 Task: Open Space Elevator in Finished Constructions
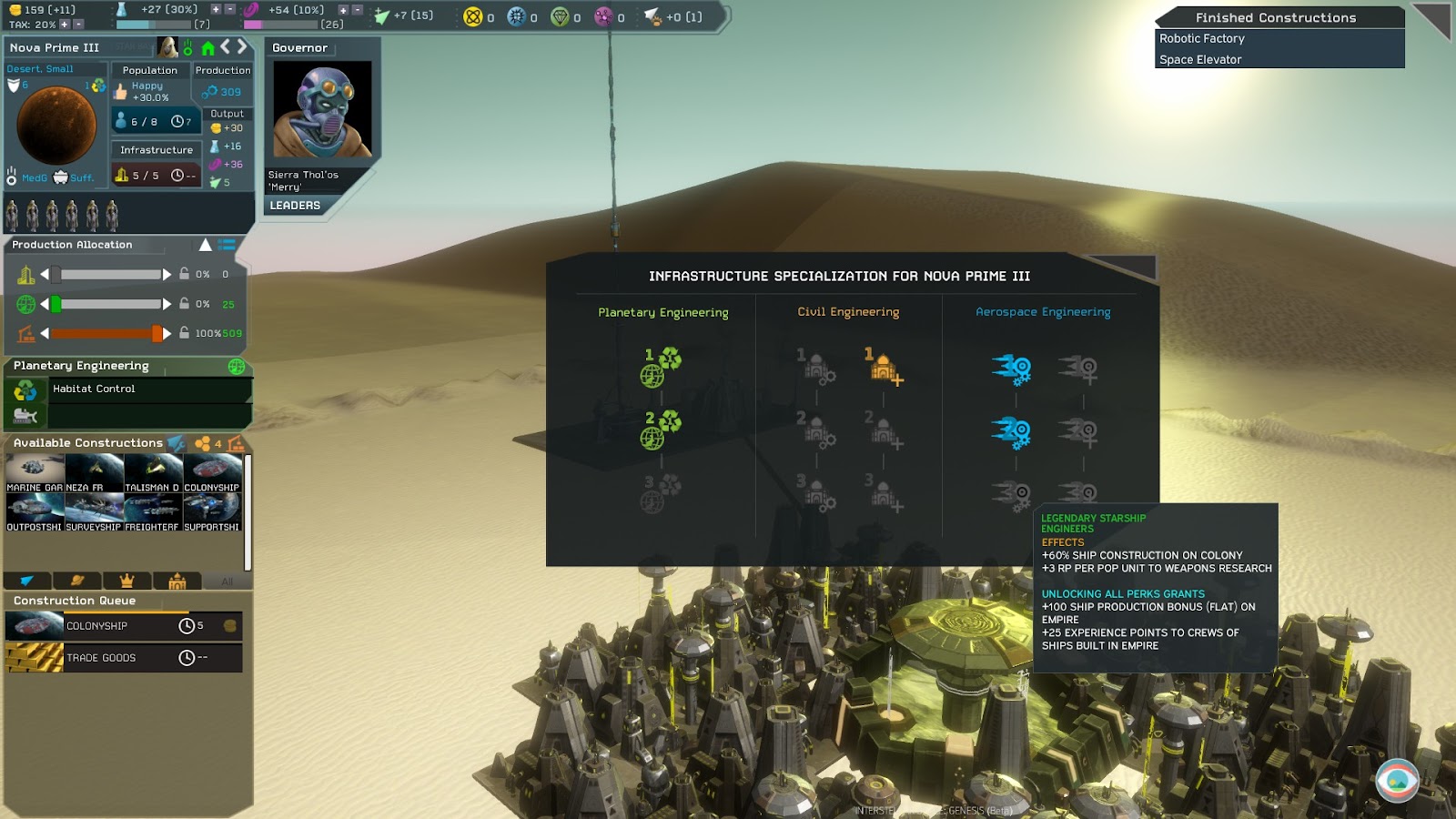[x=1200, y=60]
